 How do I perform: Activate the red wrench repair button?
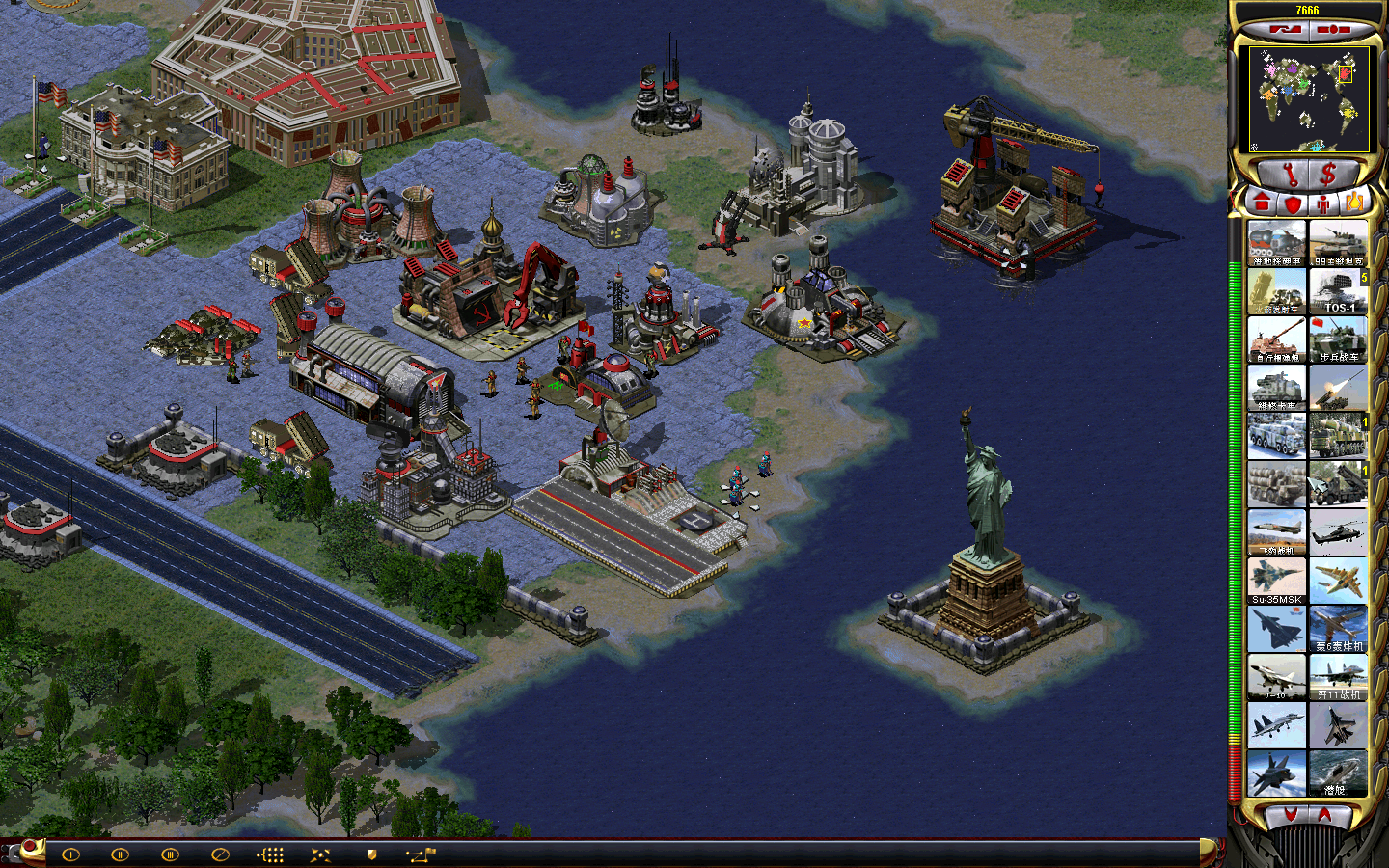click(x=1289, y=175)
